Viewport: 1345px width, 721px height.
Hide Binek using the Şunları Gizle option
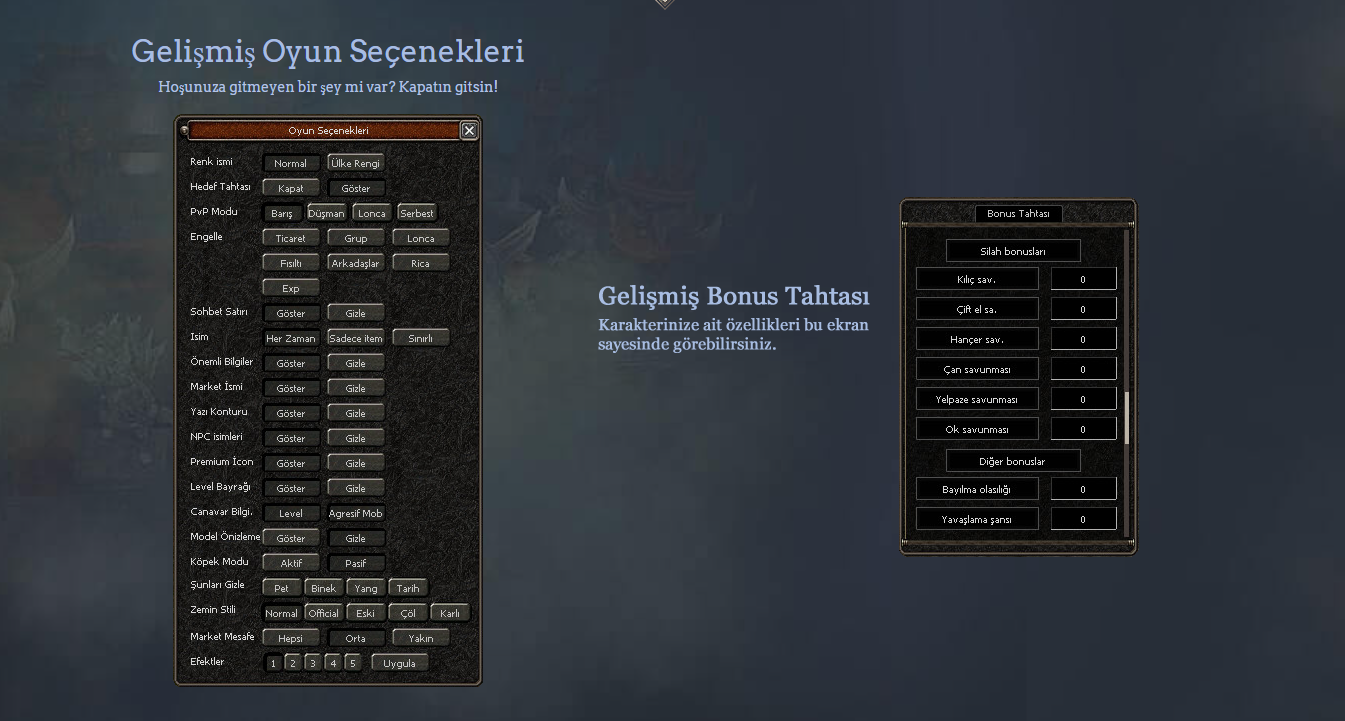(323, 588)
